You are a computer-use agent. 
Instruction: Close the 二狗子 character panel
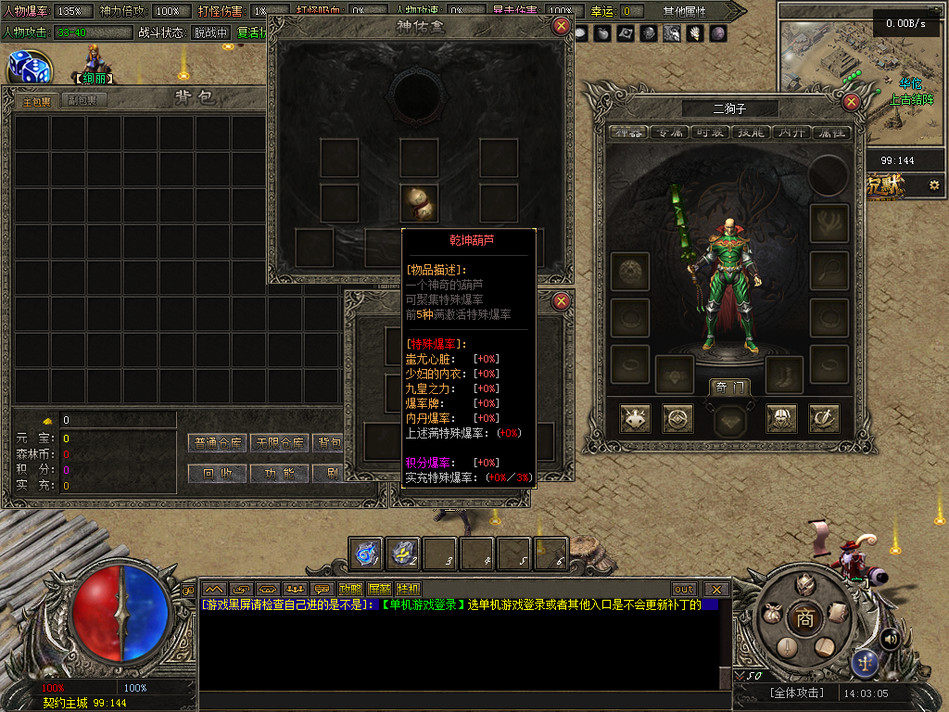852,101
